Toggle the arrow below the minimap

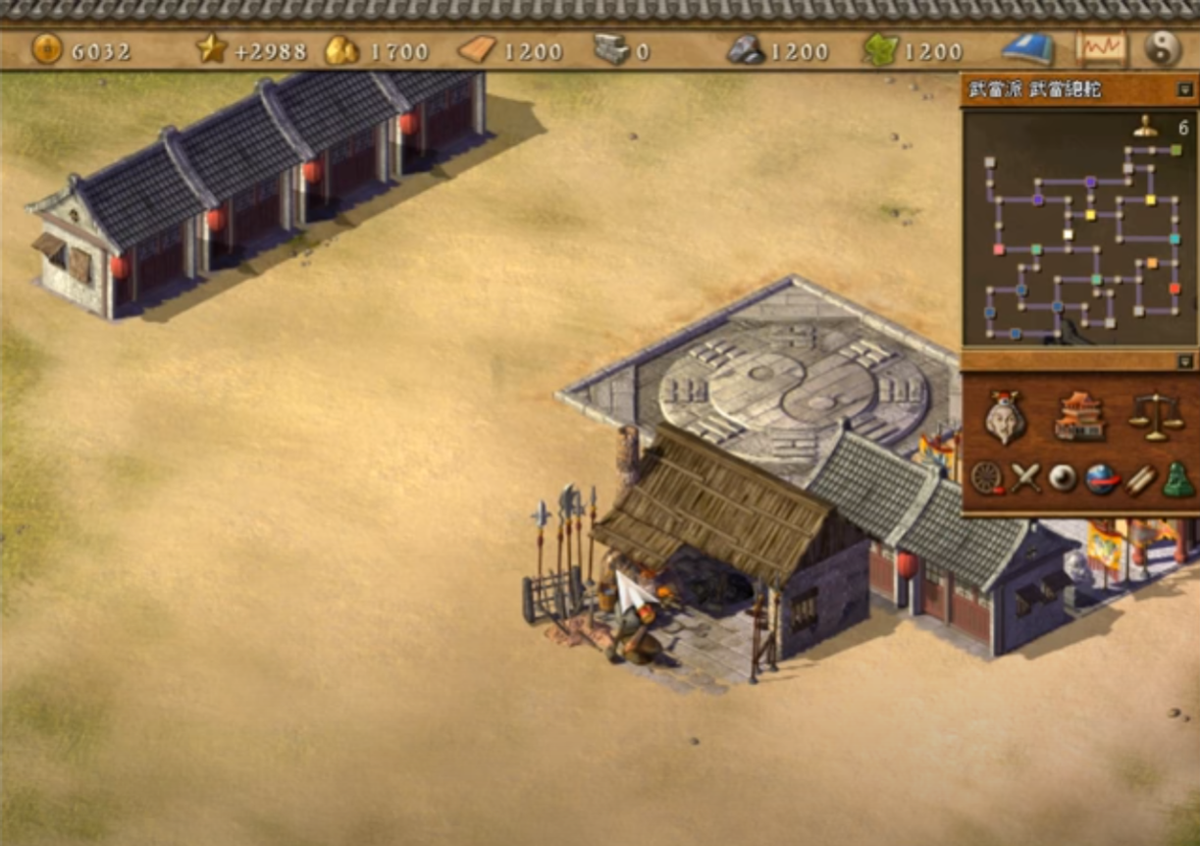point(1185,361)
